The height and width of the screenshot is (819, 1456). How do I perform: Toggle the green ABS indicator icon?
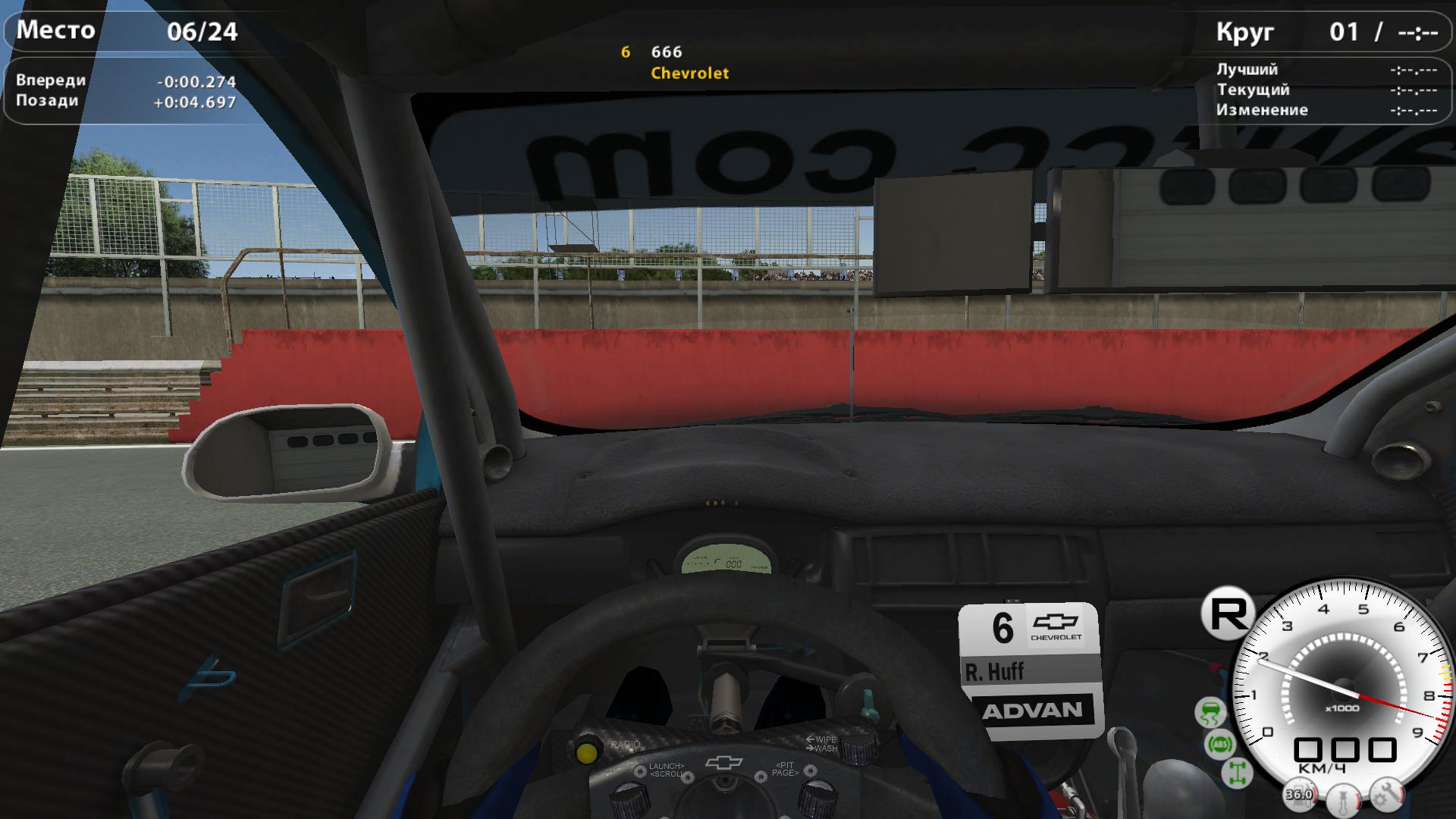[x=1220, y=744]
